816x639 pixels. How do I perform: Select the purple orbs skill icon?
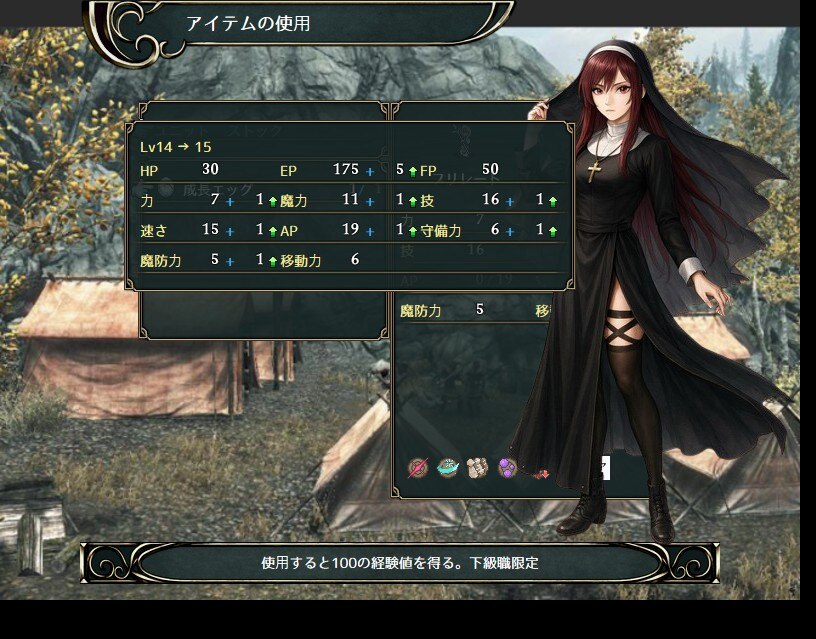click(x=508, y=468)
